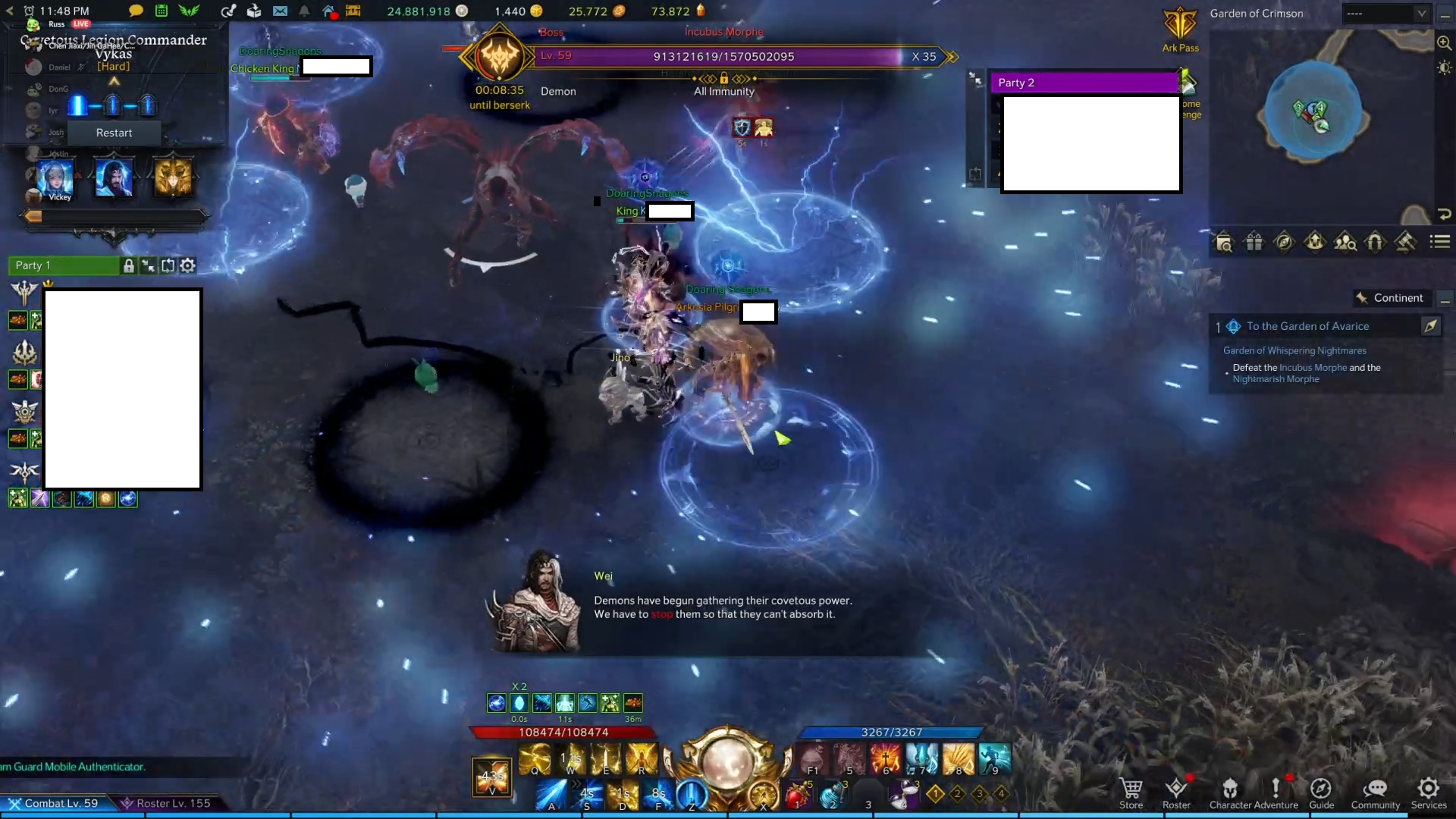
Task: Collapse the Party 2 header panel
Action: (974, 76)
